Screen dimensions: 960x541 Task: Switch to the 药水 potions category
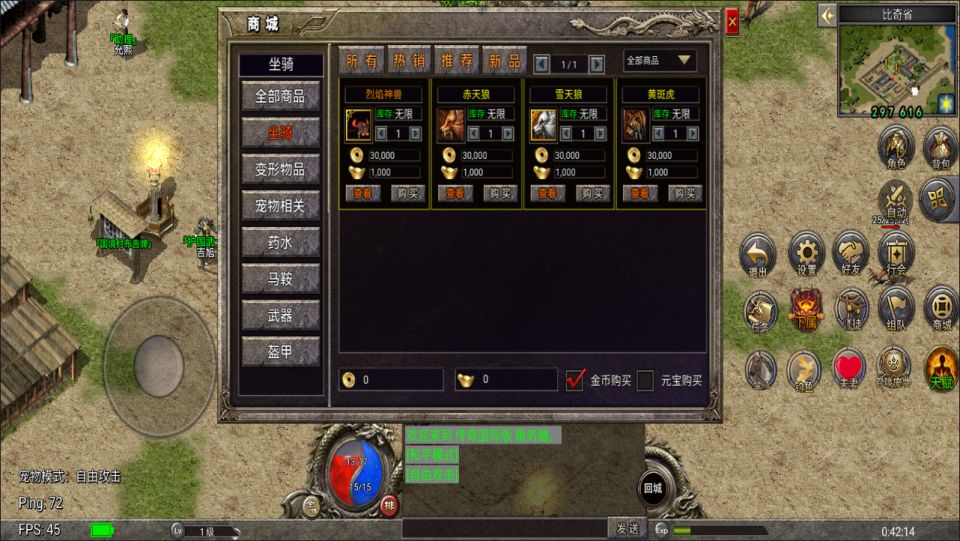point(280,242)
